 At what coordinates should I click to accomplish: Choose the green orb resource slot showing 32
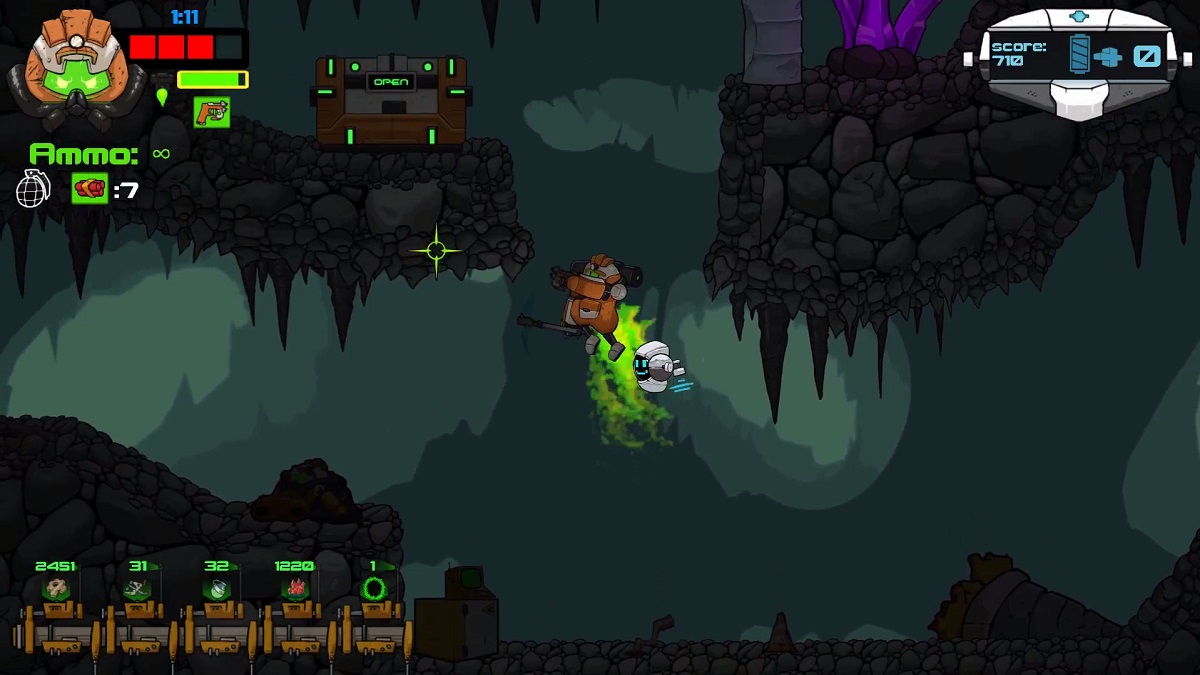click(217, 589)
